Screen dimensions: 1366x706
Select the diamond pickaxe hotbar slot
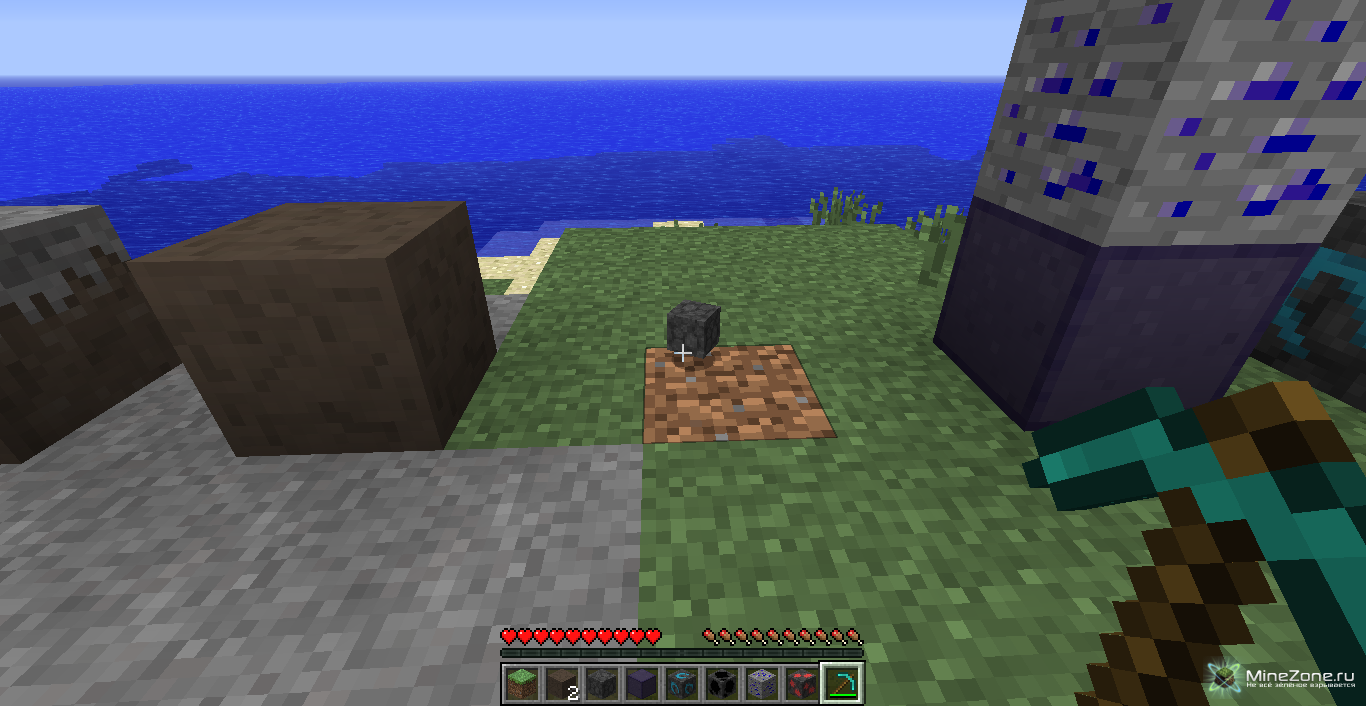point(841,683)
